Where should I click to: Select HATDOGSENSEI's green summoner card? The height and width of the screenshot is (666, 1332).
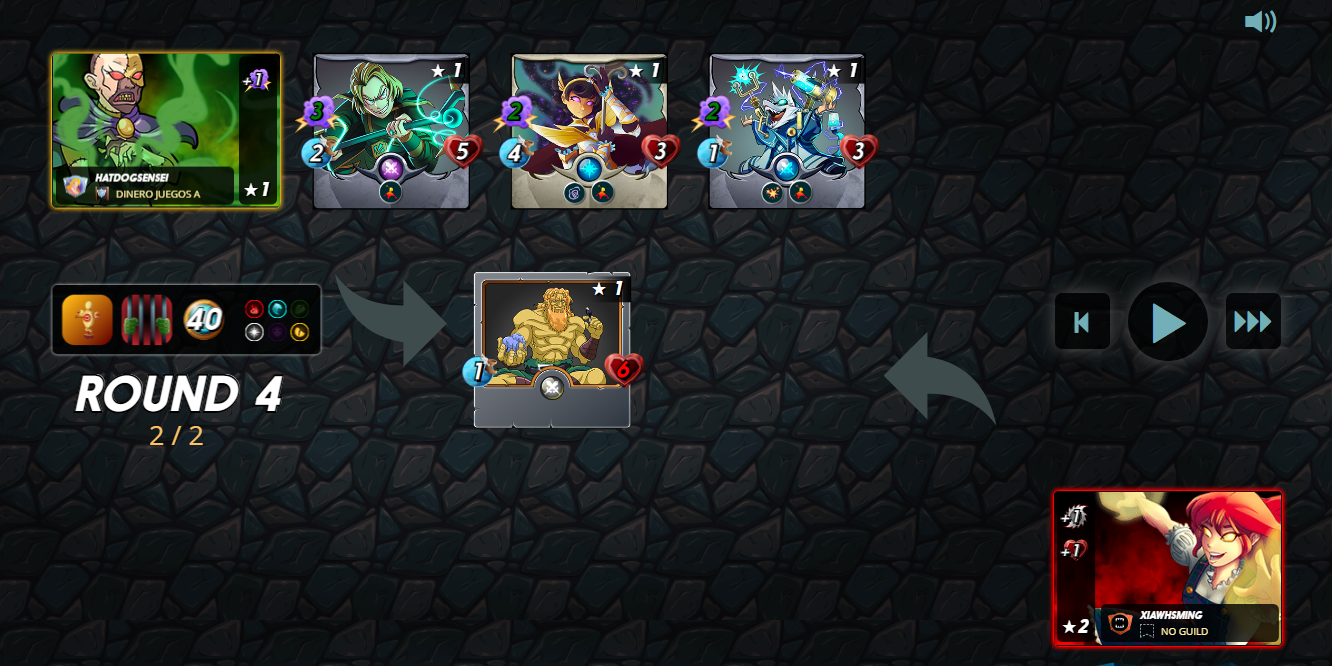point(165,130)
